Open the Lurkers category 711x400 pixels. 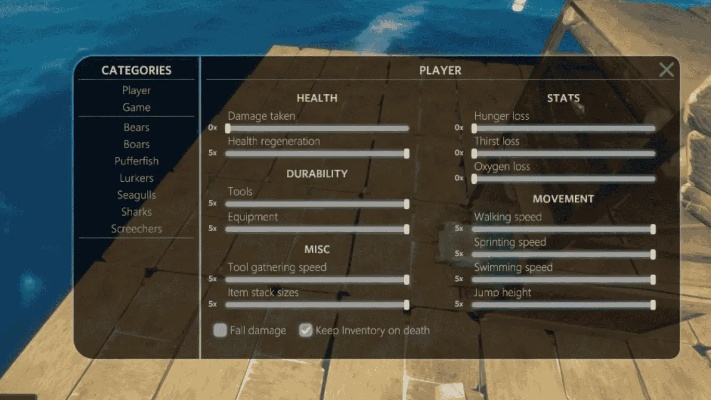tap(136, 178)
